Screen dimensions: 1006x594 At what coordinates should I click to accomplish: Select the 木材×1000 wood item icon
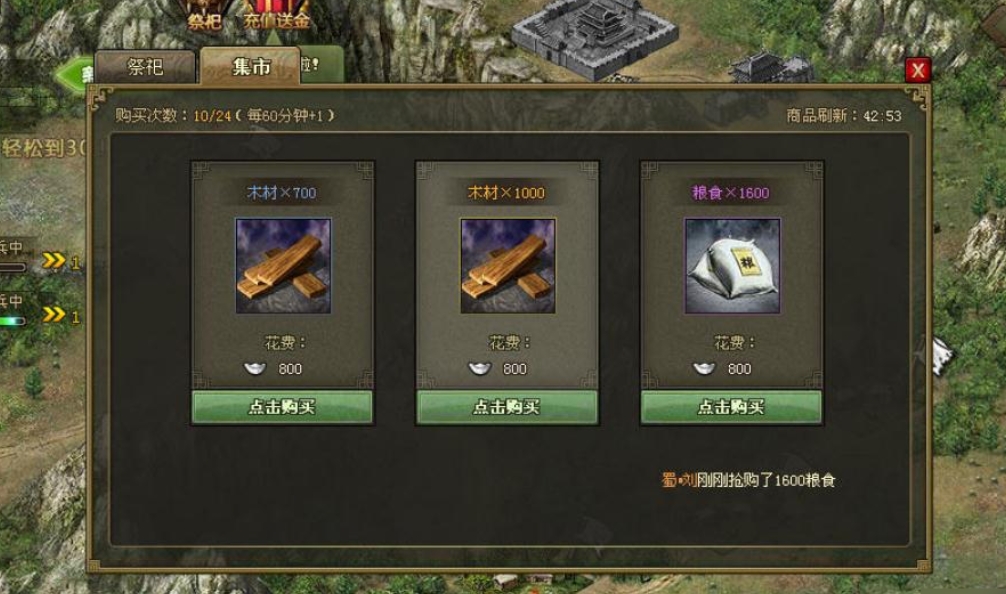tap(507, 266)
